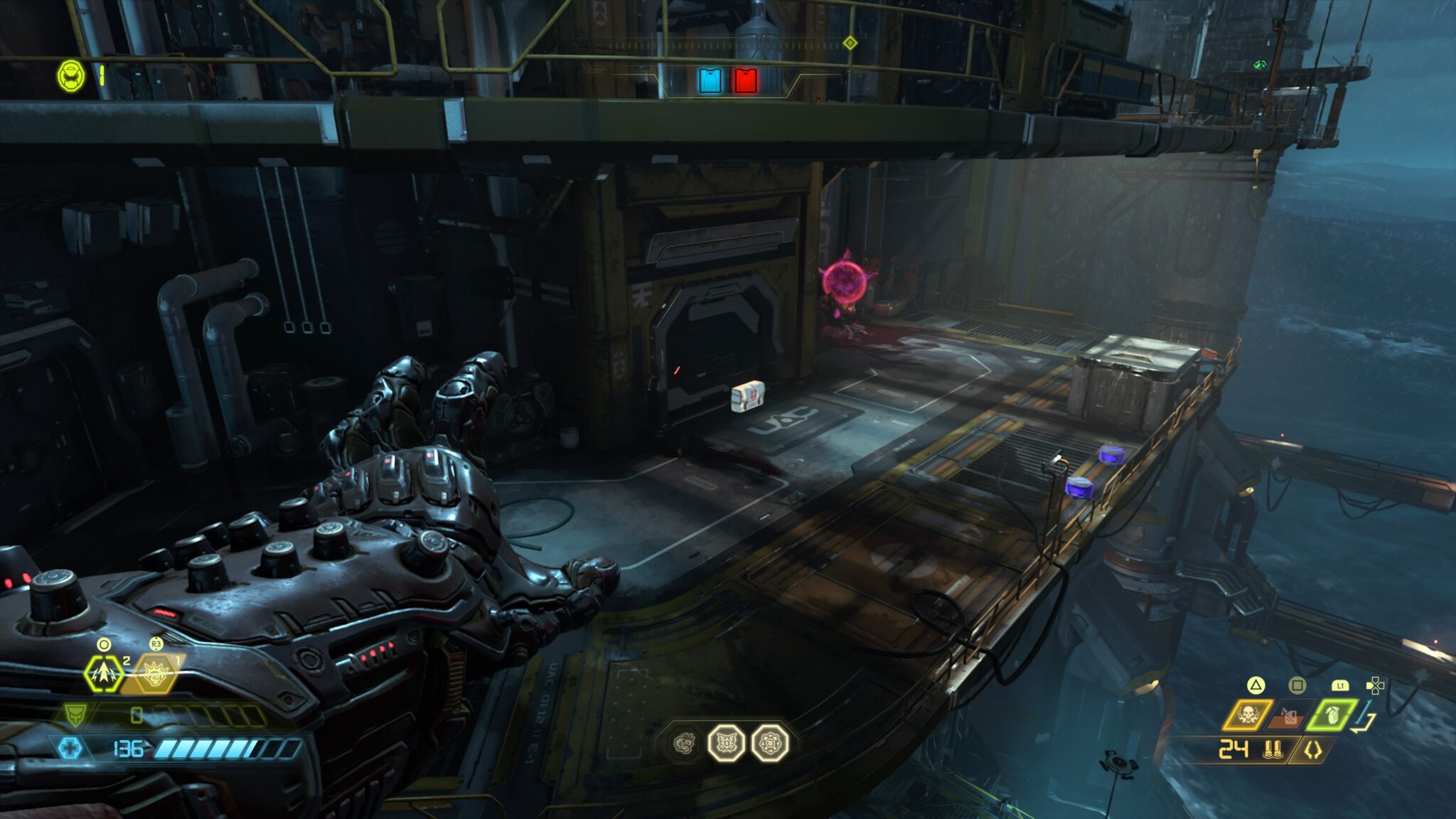The width and height of the screenshot is (1456, 819).
Task: Click the skull weapon mod icon in bottom-right HUD
Action: 1249,714
